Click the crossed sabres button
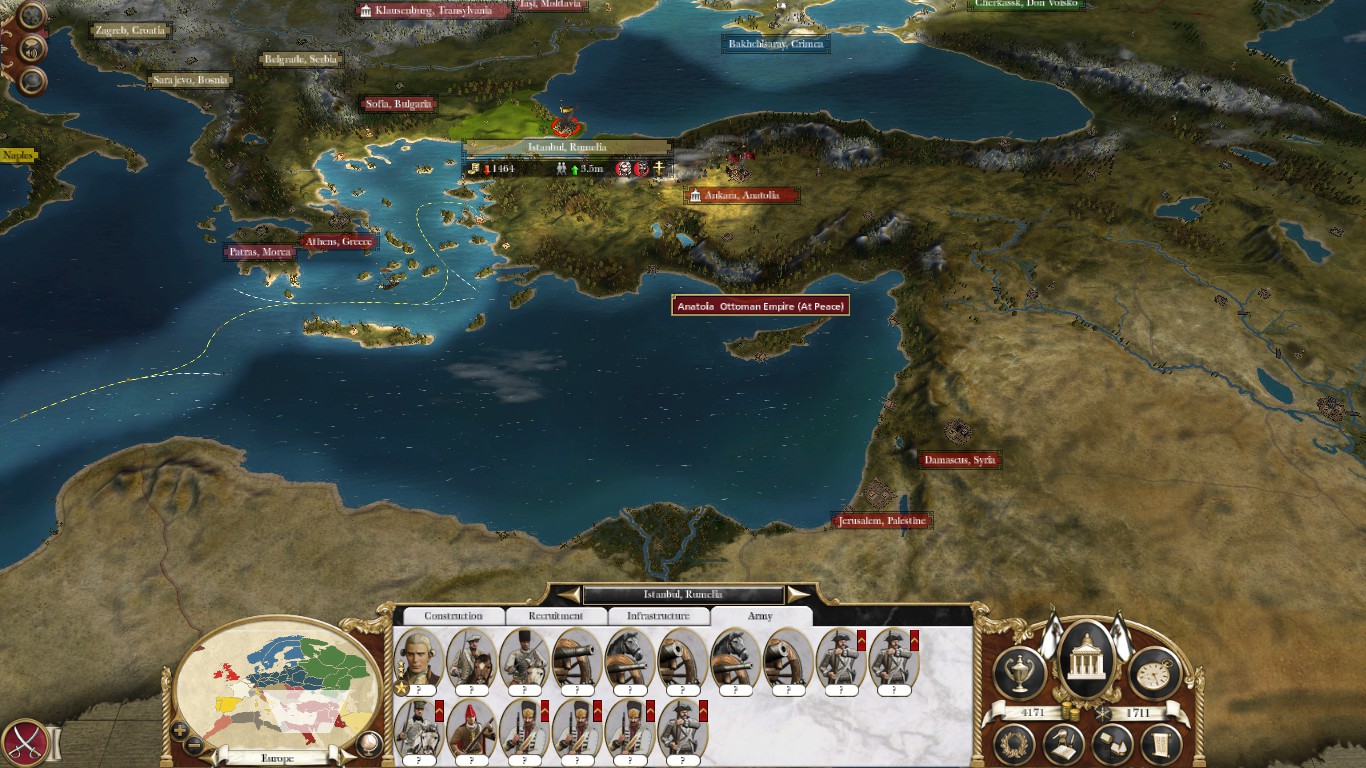 [x=23, y=743]
